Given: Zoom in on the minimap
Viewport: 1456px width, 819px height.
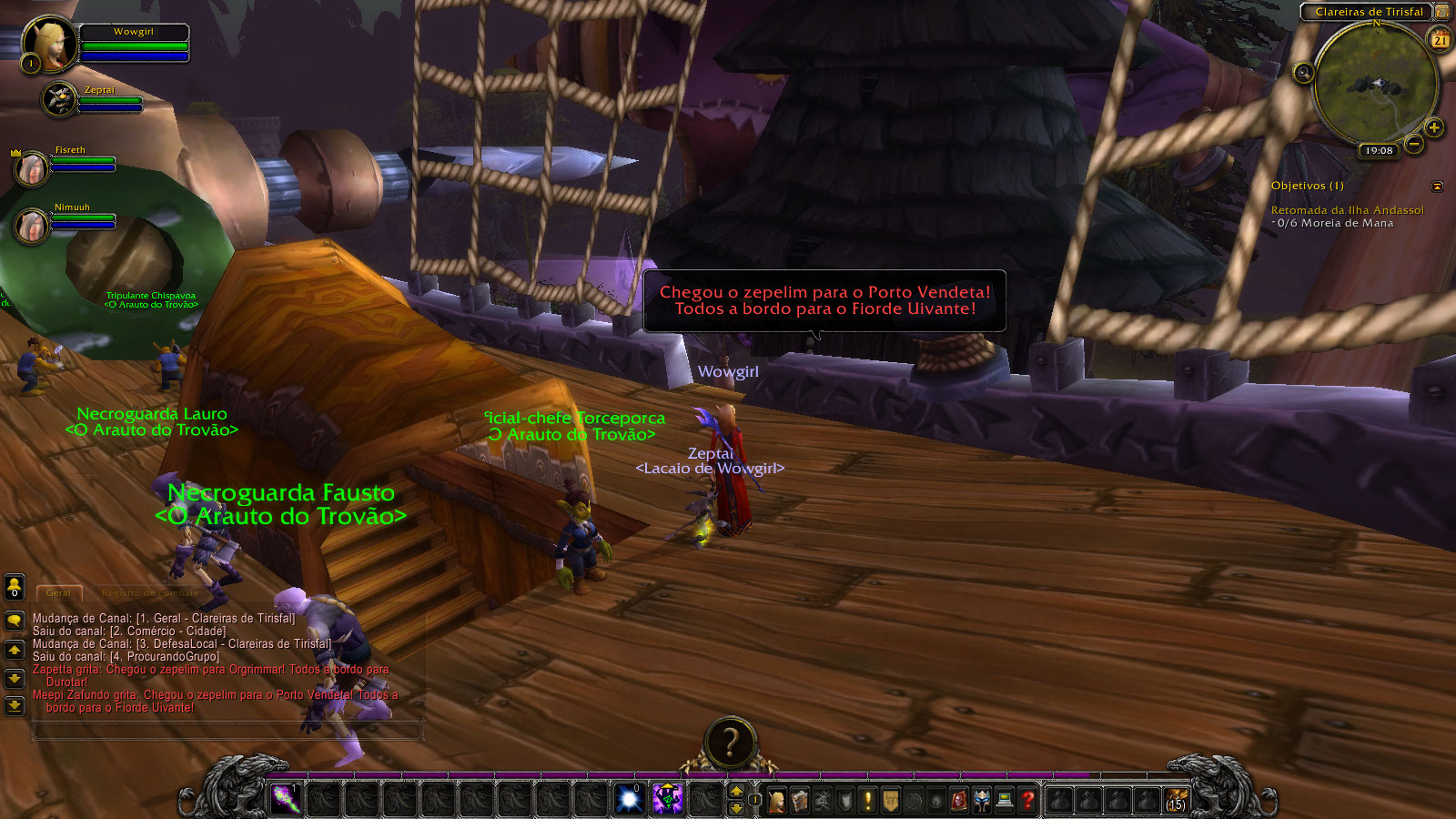Looking at the screenshot, I should coord(1434,128).
